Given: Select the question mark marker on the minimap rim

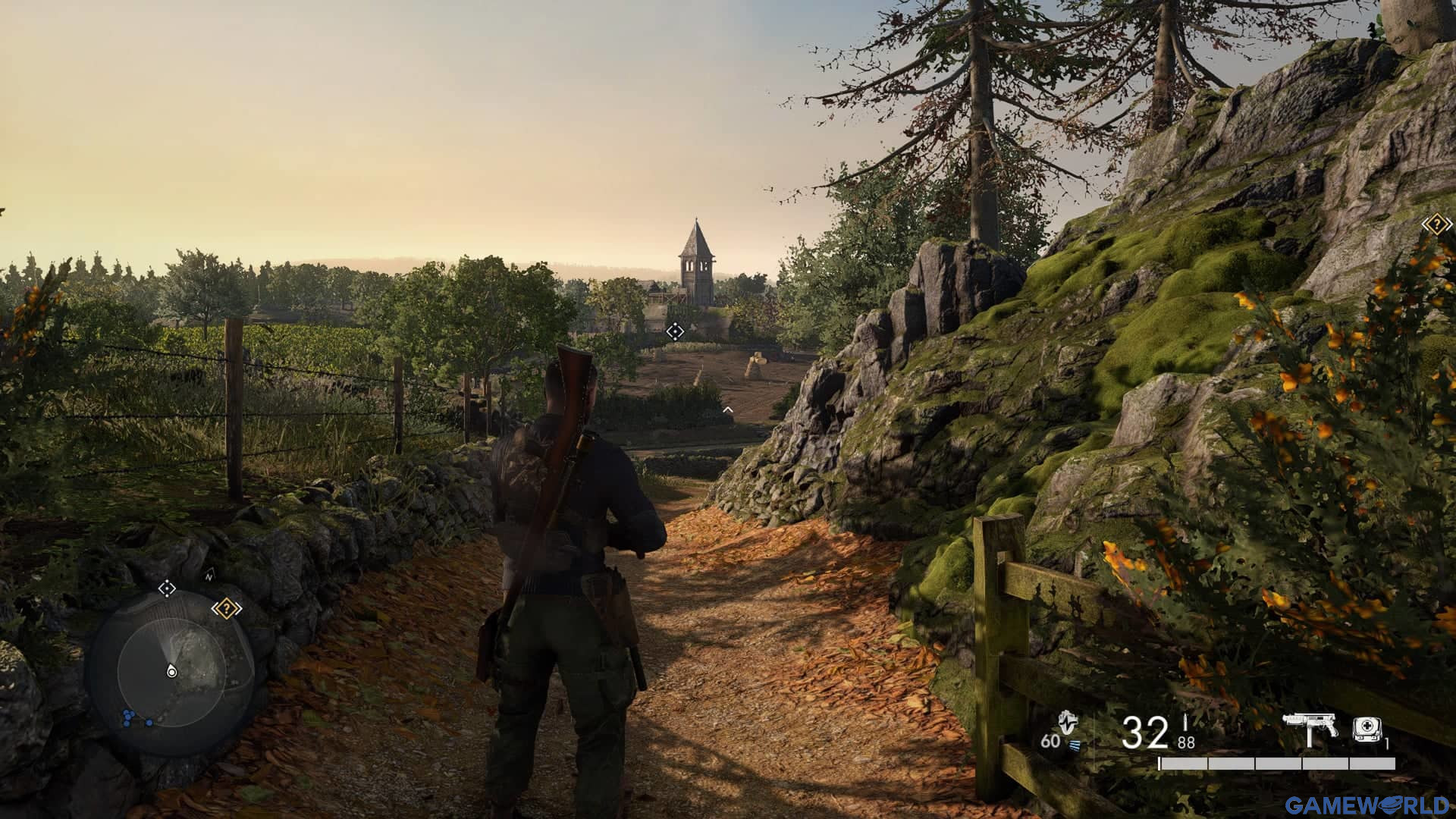Looking at the screenshot, I should coord(226,608).
